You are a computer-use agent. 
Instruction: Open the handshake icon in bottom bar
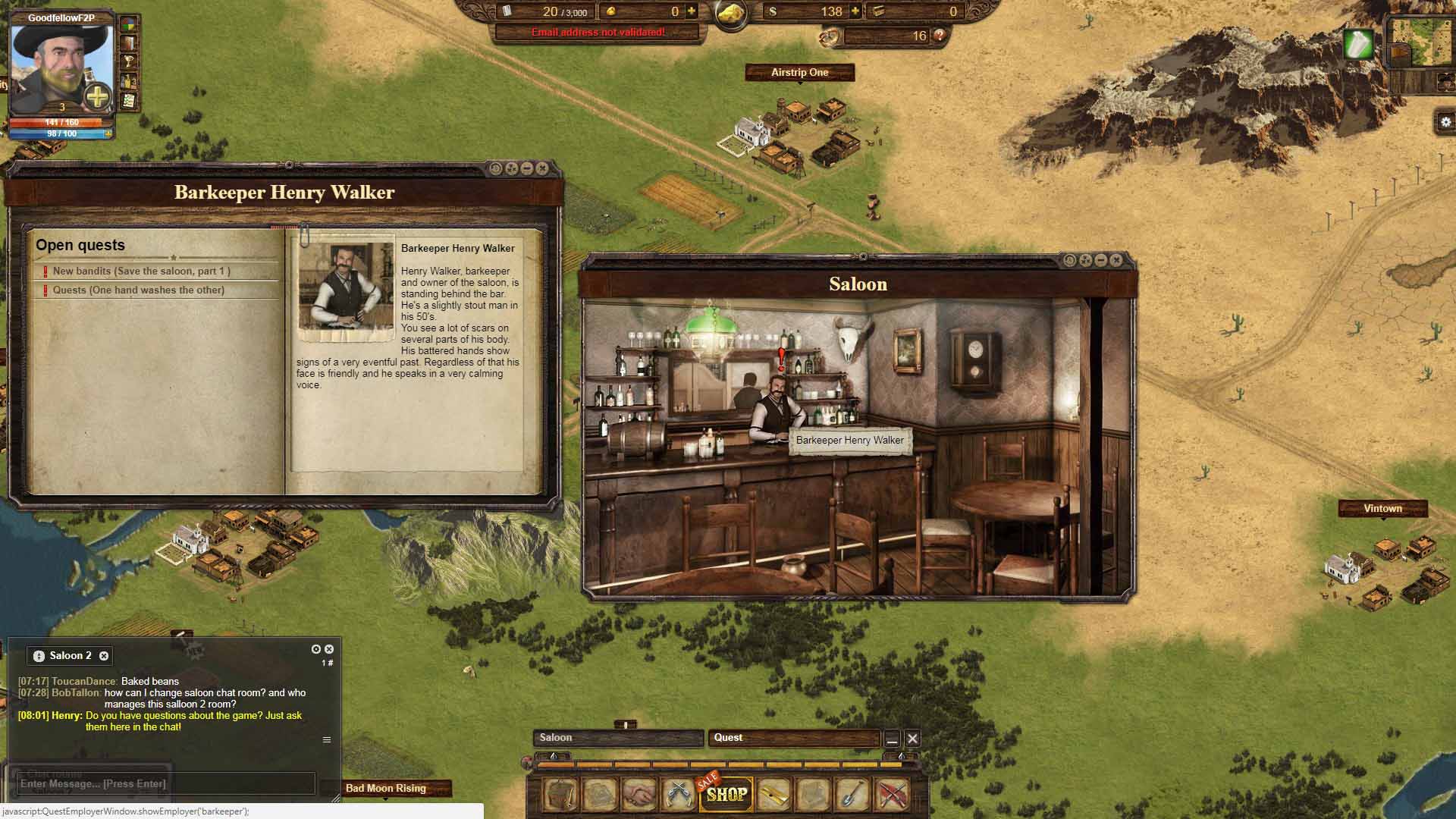(x=639, y=795)
